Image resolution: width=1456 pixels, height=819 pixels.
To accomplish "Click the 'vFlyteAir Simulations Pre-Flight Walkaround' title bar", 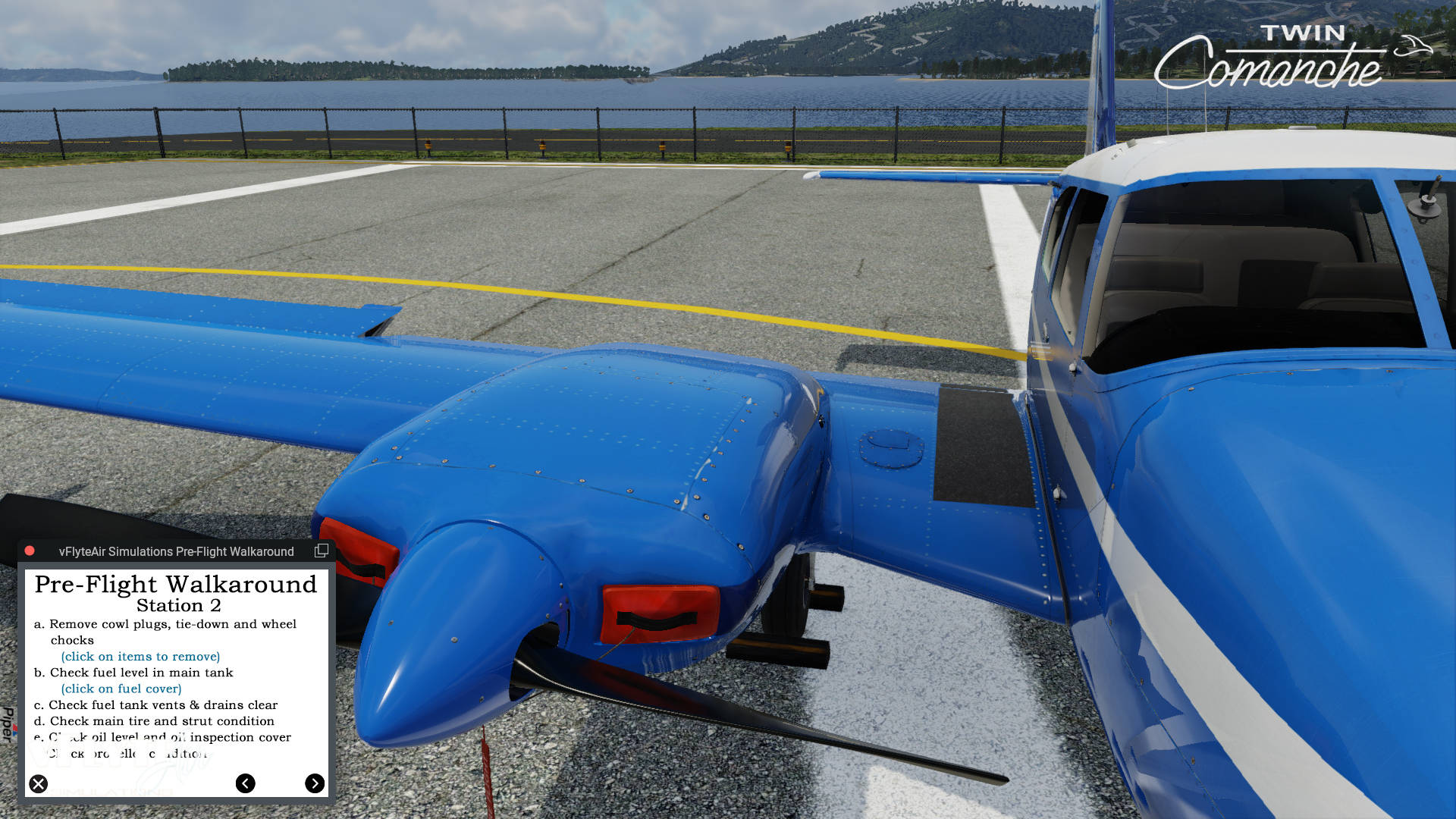I will tap(174, 551).
